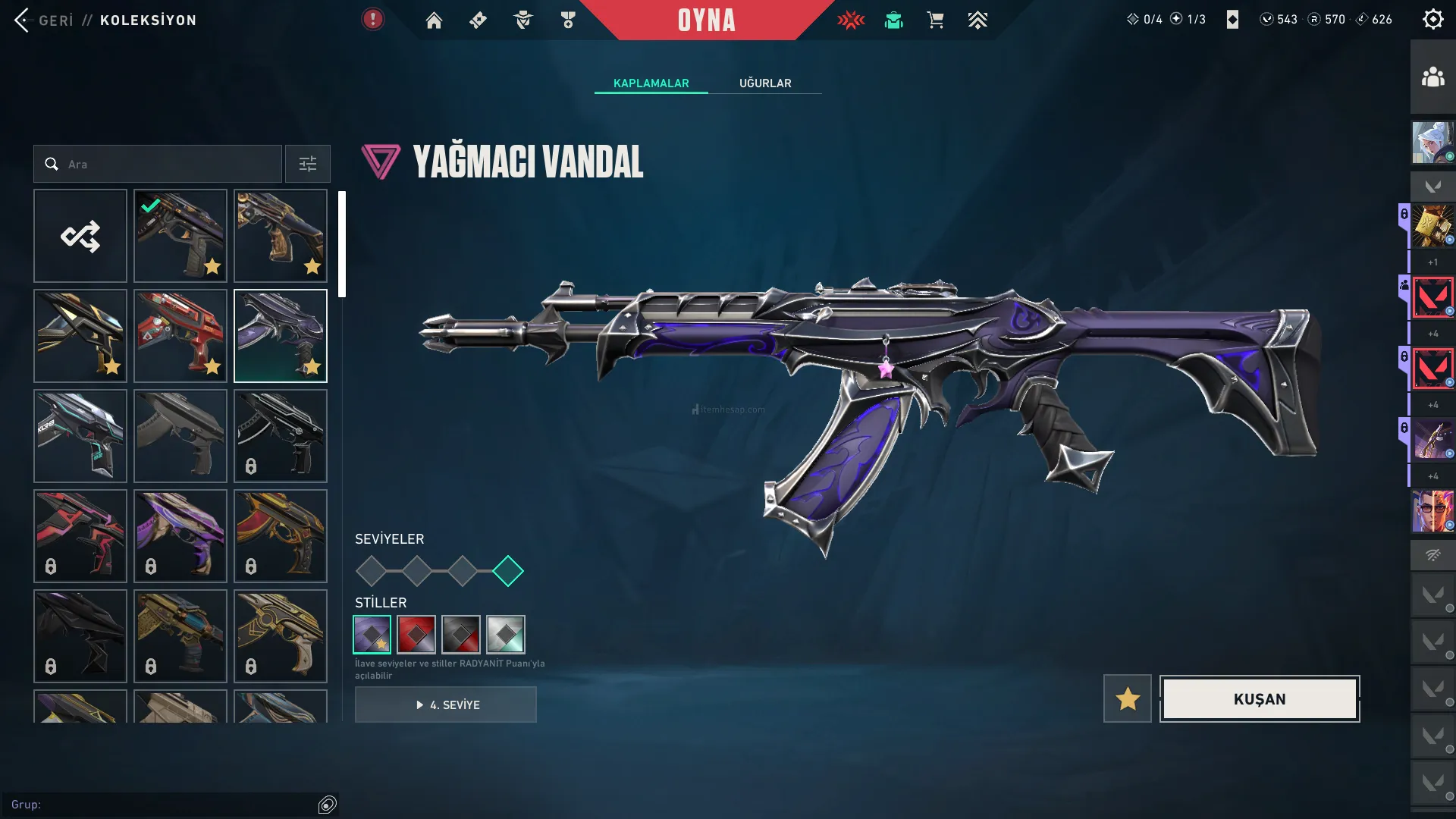Play the 4. SEVİYE preview
This screenshot has height=819, width=1456.
click(446, 704)
